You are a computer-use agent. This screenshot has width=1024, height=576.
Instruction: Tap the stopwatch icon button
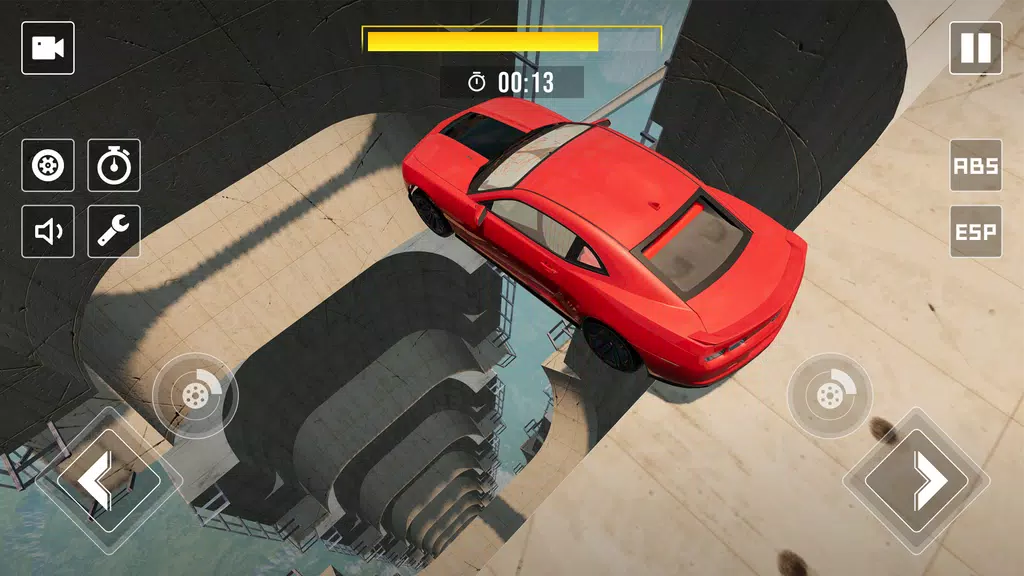pos(114,166)
